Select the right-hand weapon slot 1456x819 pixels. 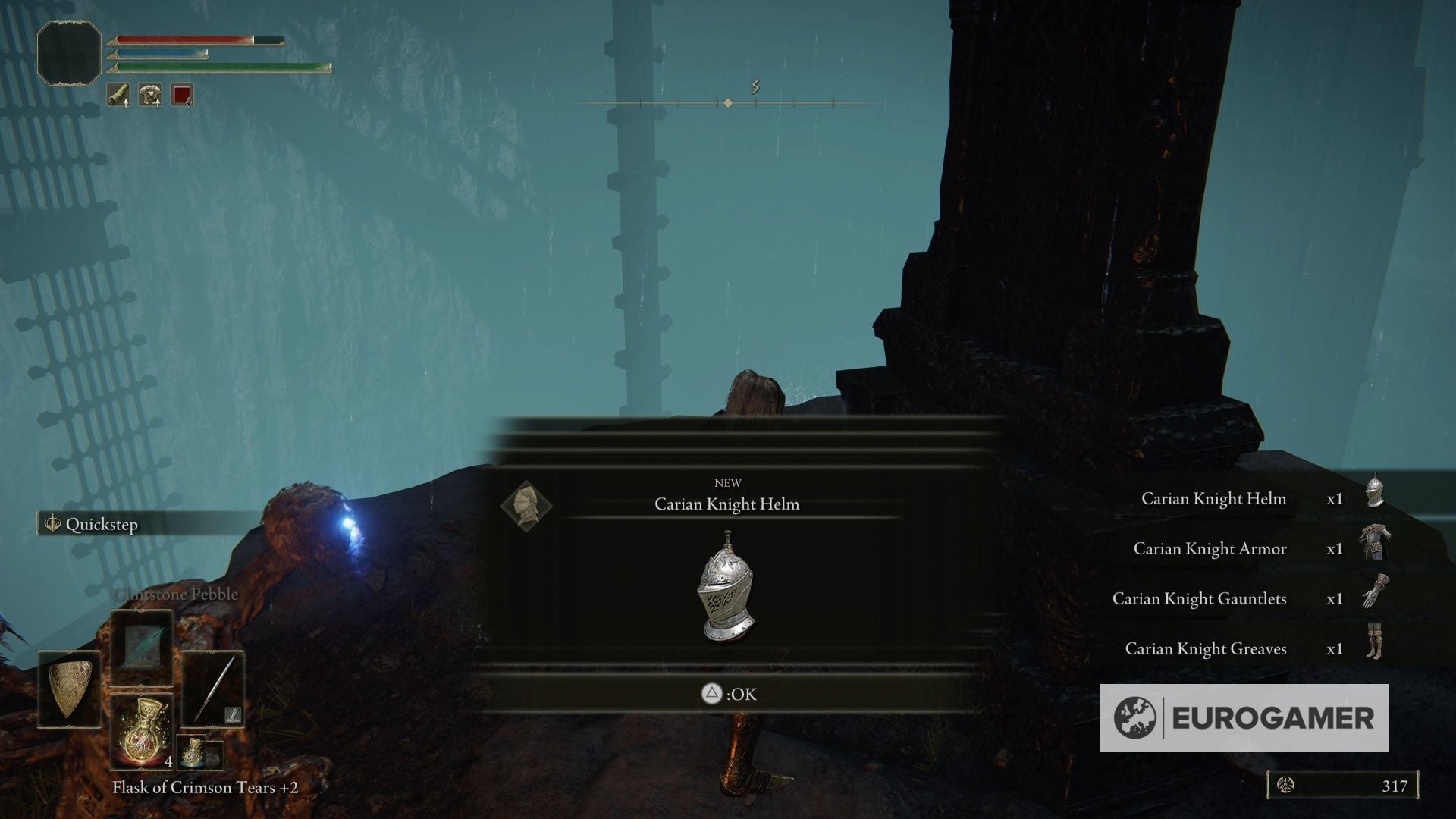(213, 689)
